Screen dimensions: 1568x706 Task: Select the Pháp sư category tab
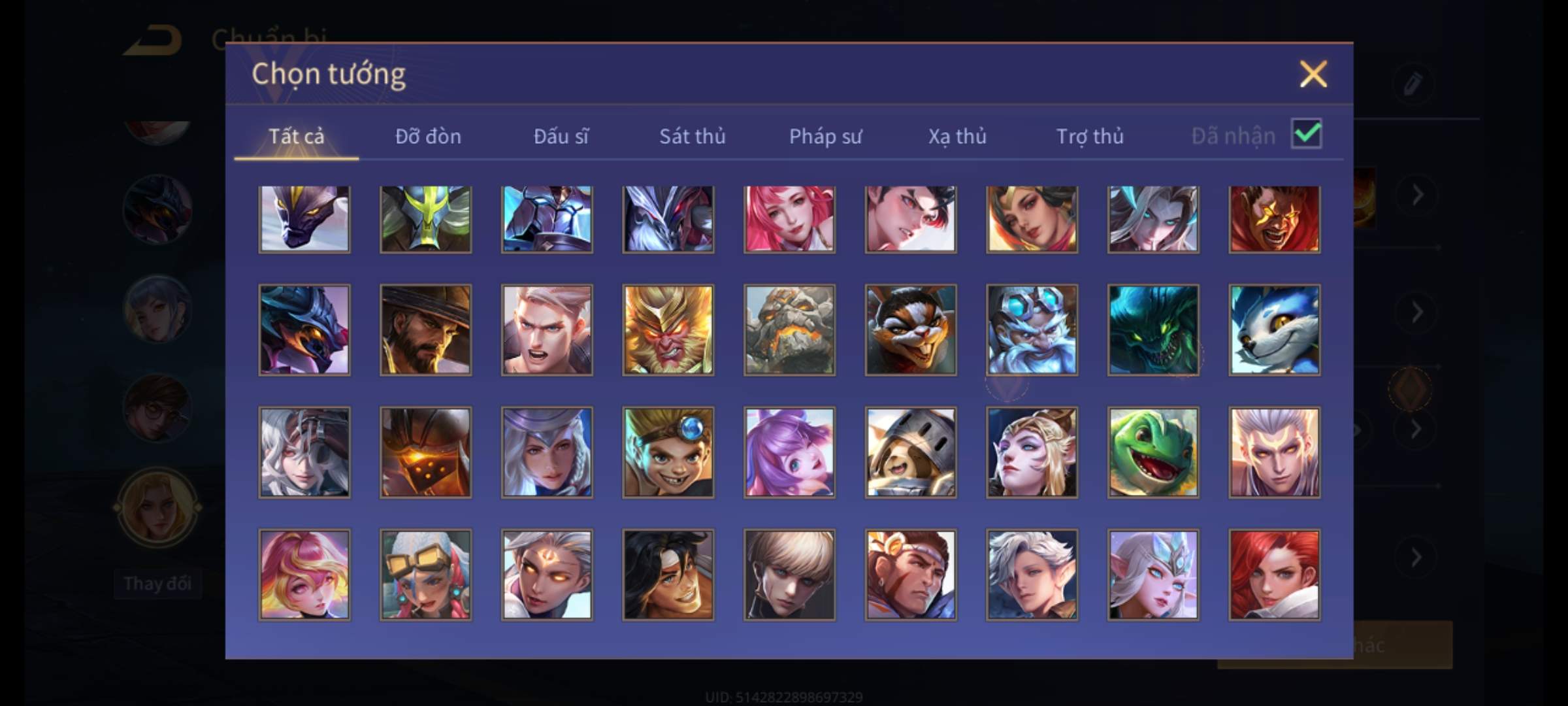click(x=825, y=136)
